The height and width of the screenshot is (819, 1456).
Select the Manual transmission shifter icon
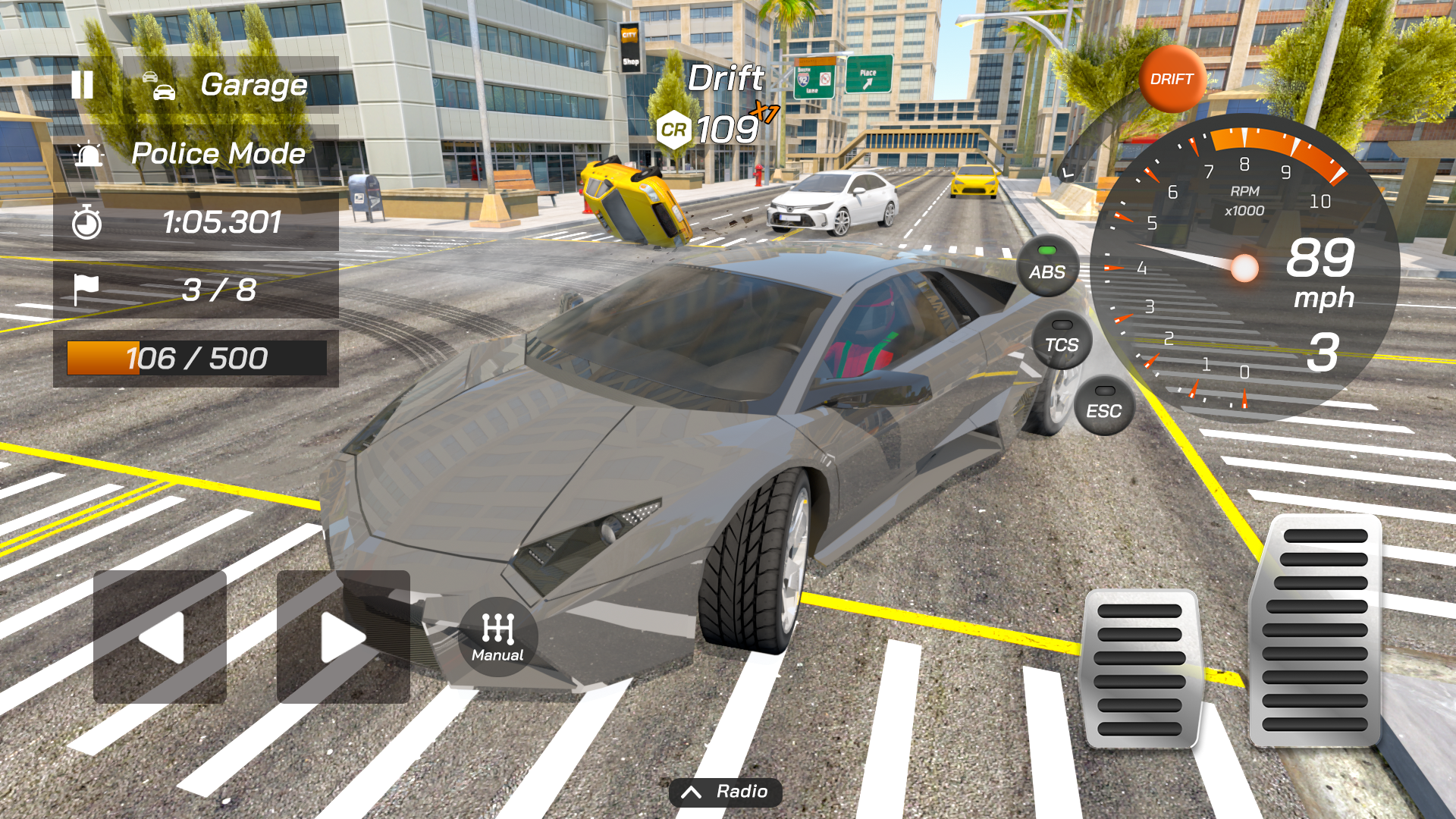click(497, 637)
